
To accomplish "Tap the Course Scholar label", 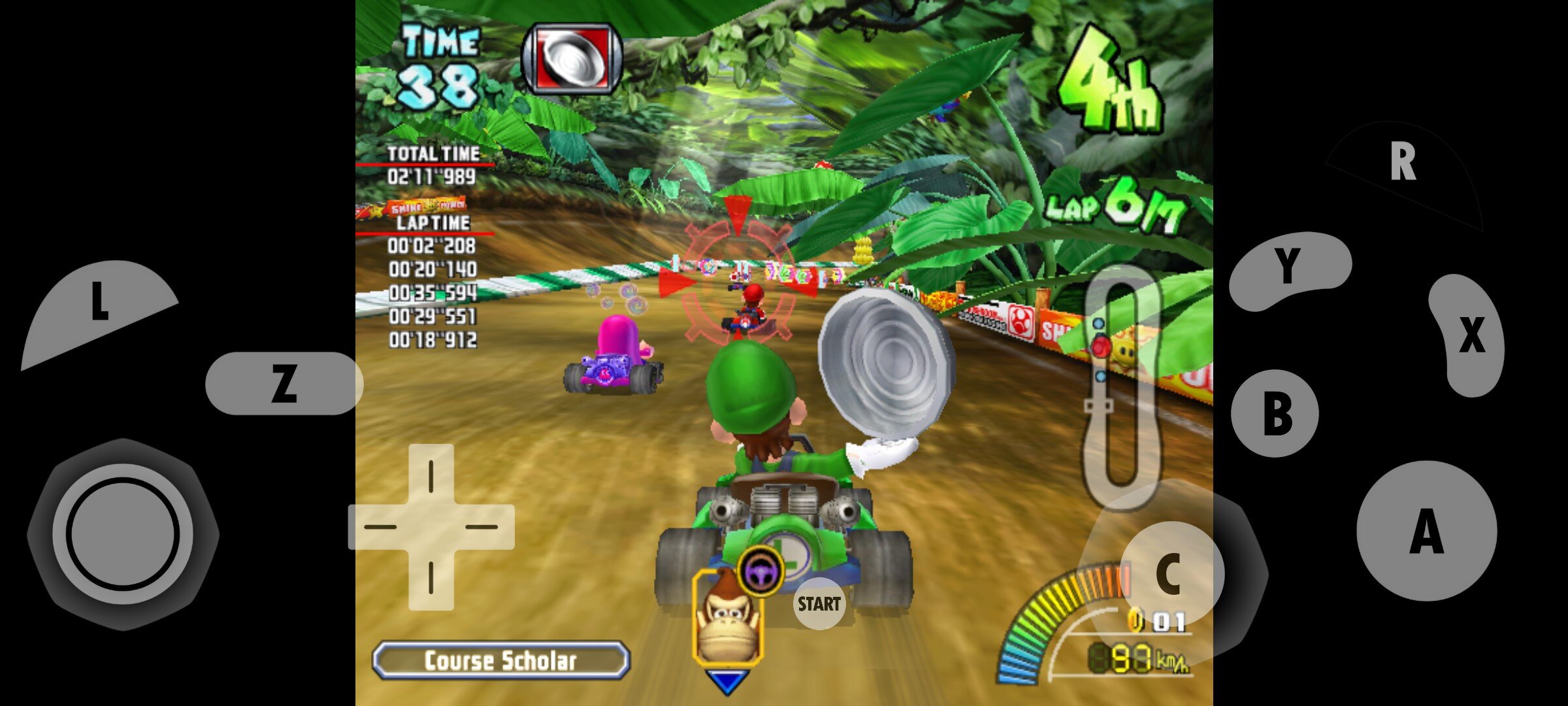I will [x=500, y=660].
